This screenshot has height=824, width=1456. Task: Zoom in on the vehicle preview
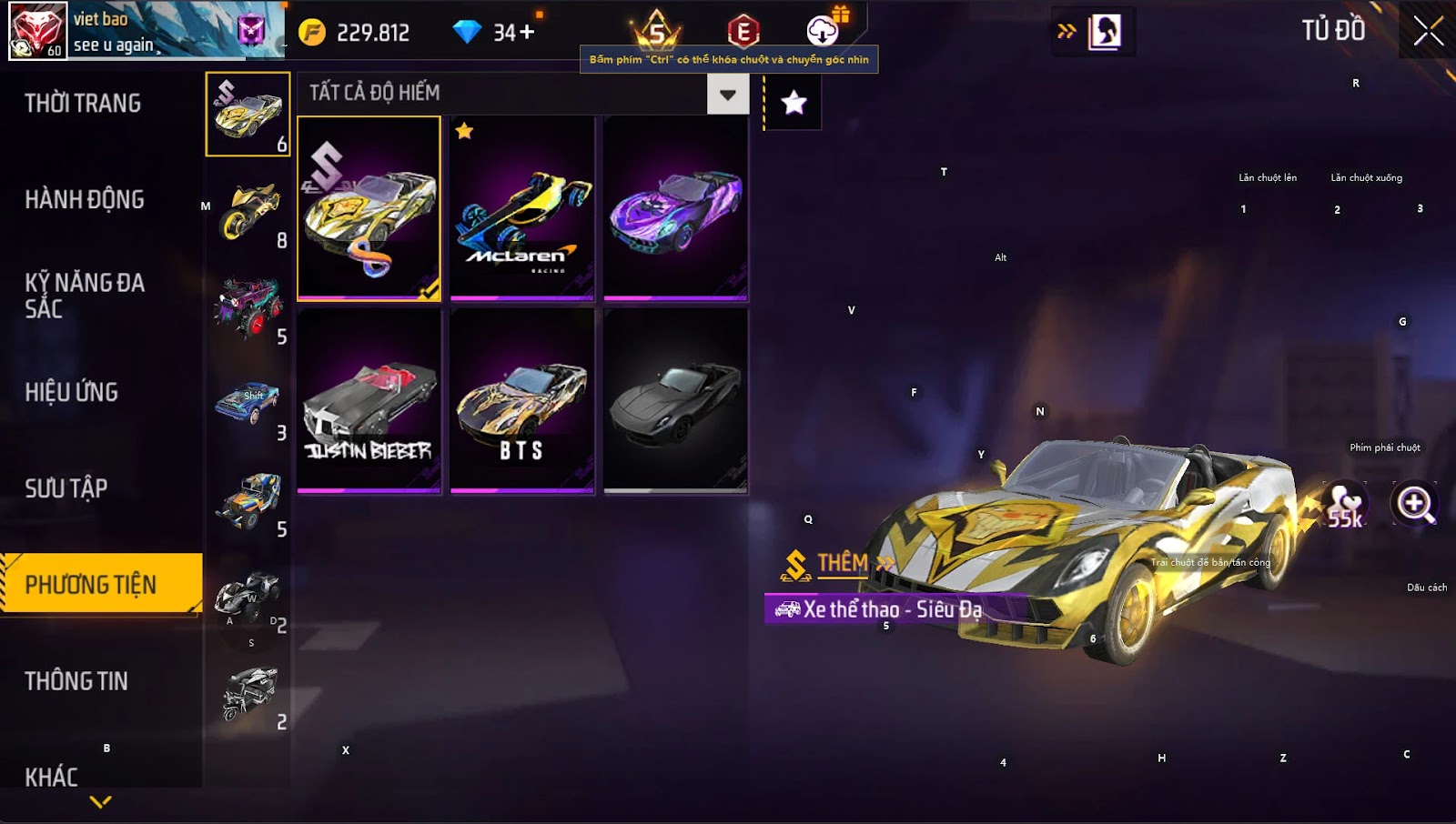[x=1415, y=503]
